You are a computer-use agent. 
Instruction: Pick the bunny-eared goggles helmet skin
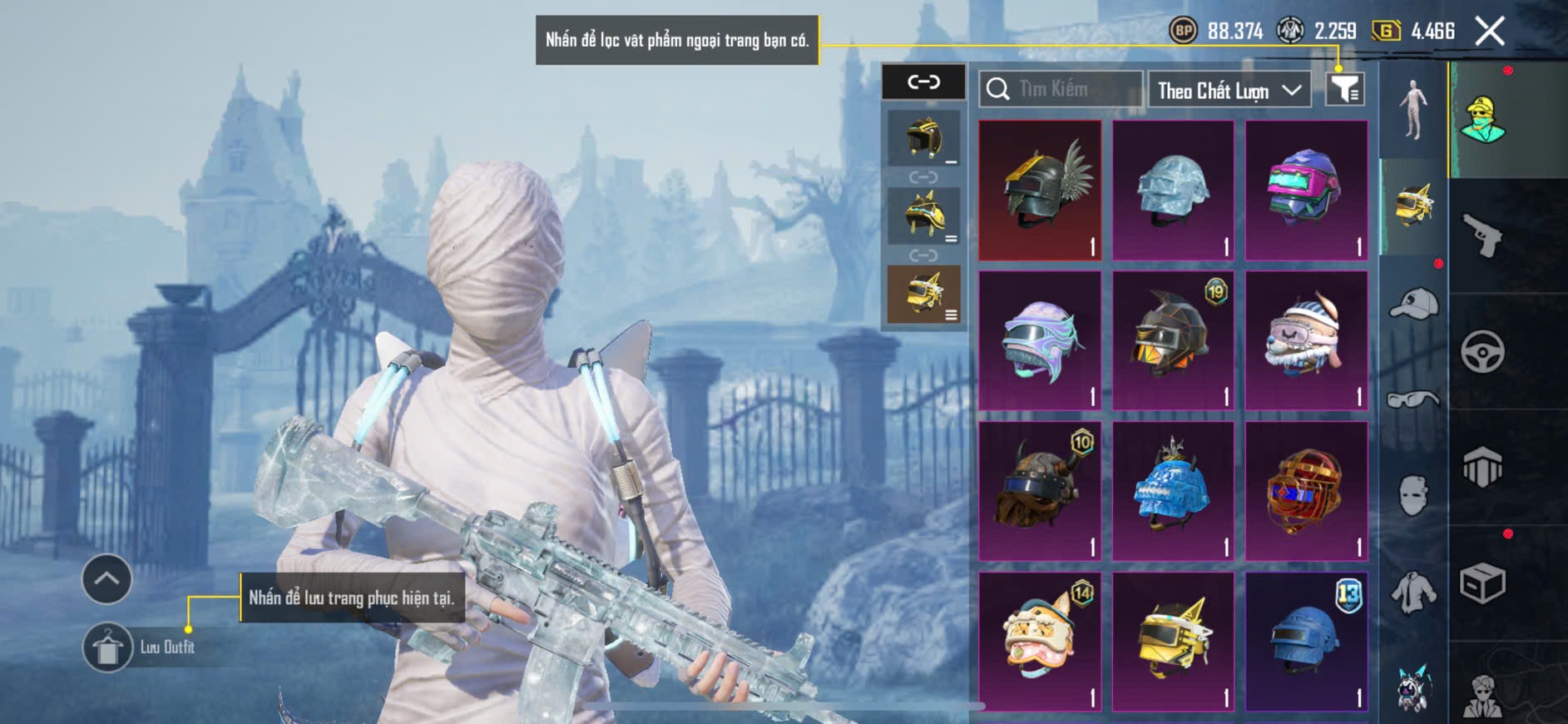click(x=1306, y=340)
